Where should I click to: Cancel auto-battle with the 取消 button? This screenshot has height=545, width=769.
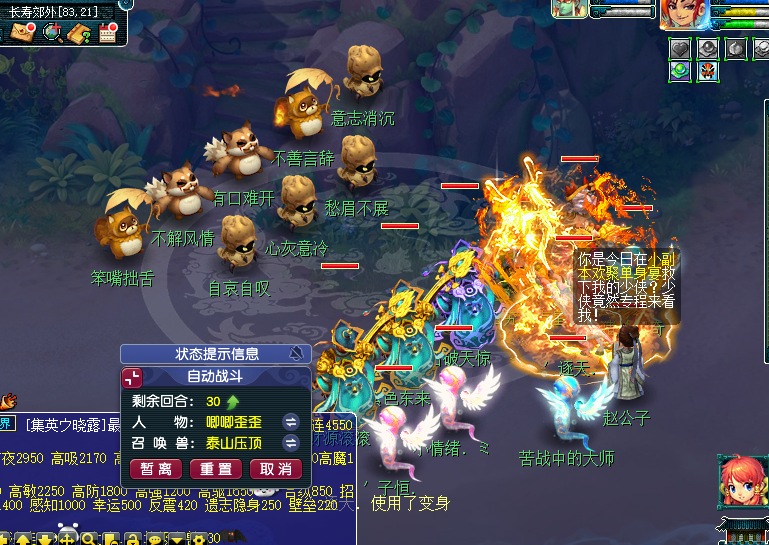click(275, 469)
